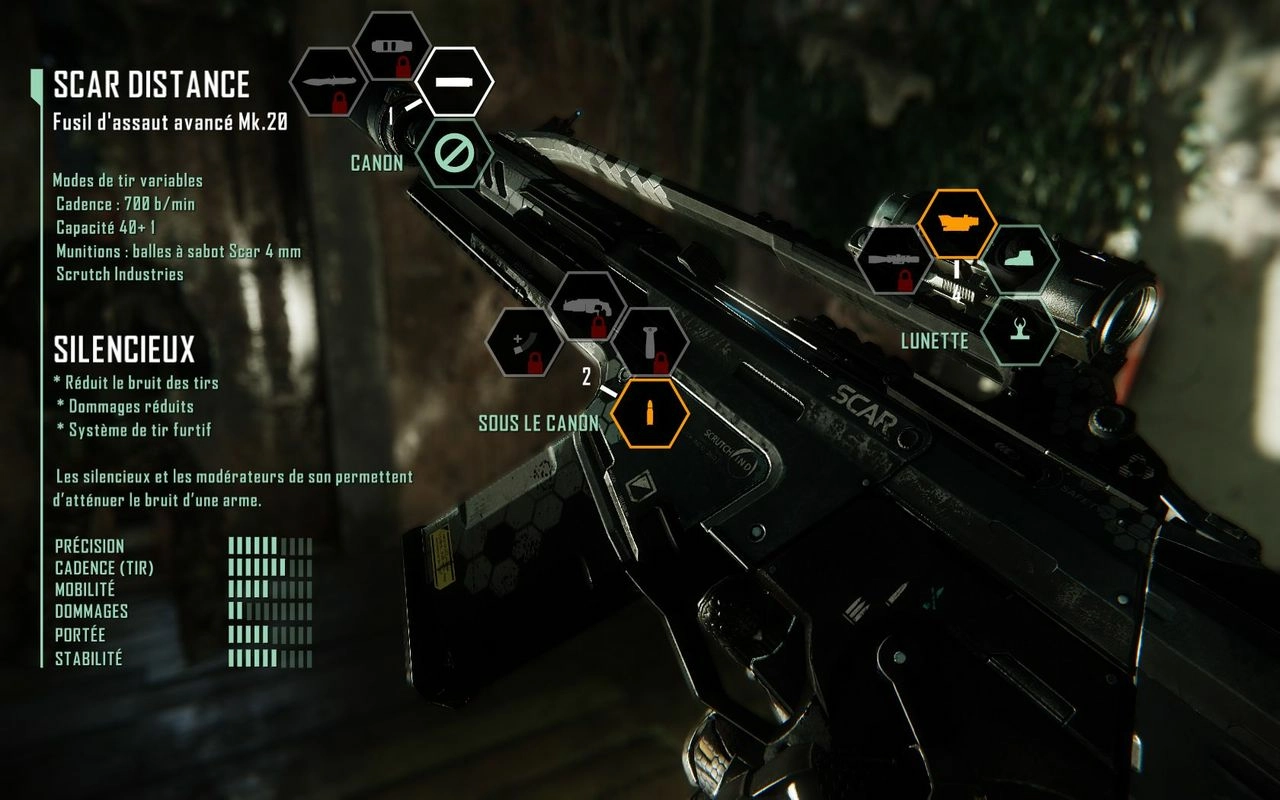1280x800 pixels.
Task: Select the orange bullet ammo hexagon
Action: pyautogui.click(x=651, y=413)
